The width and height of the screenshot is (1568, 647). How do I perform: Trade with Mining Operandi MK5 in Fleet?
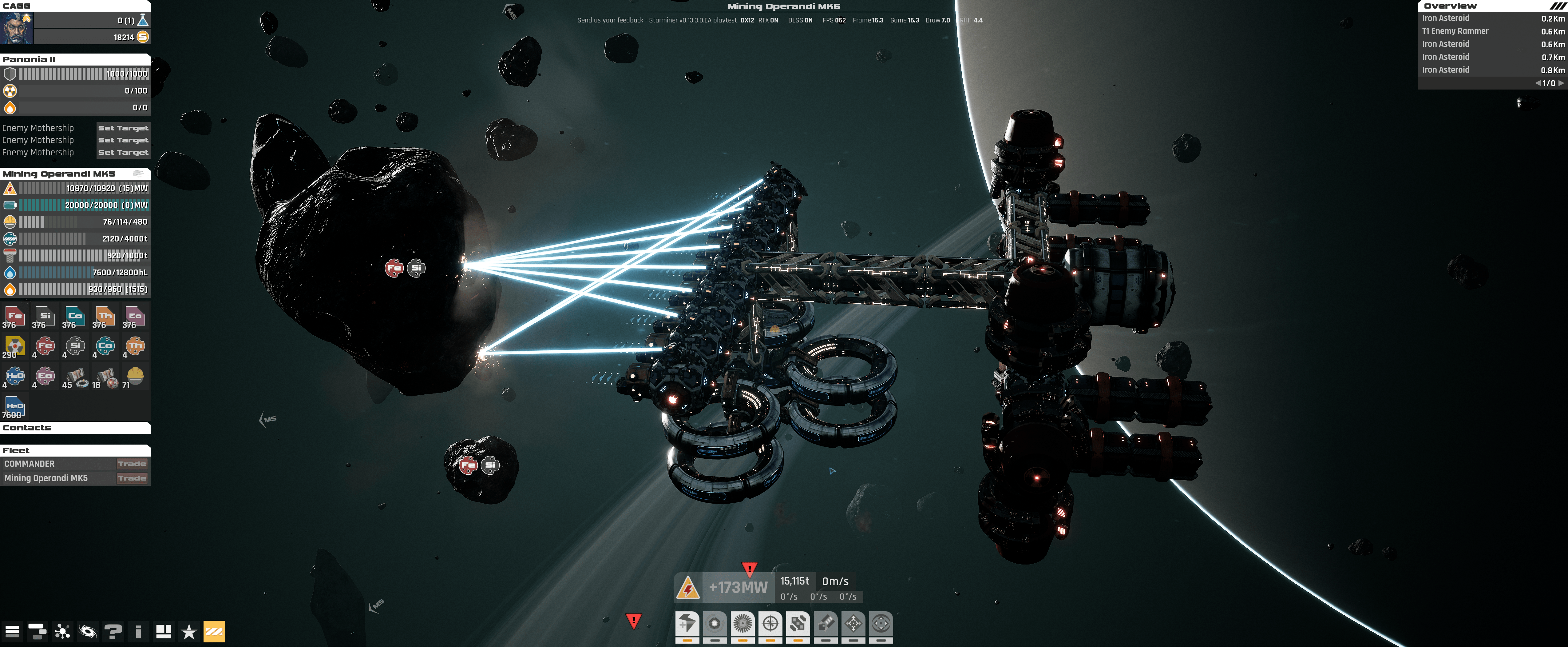pos(132,478)
